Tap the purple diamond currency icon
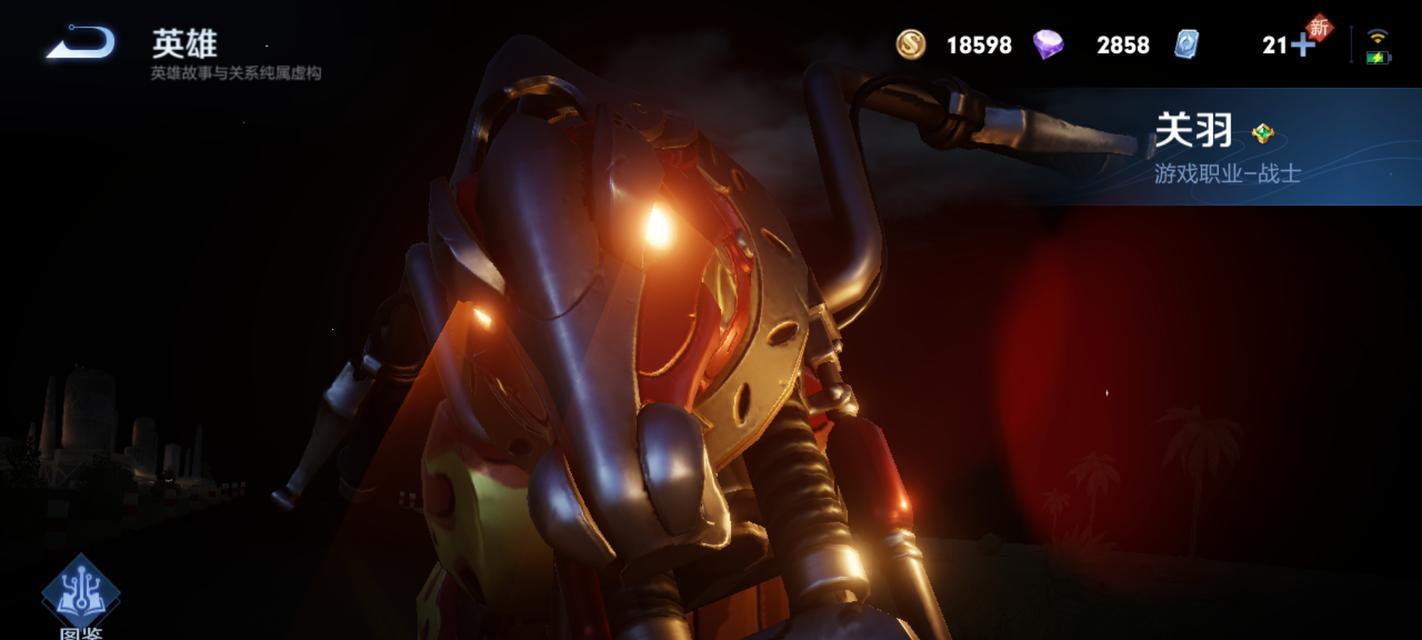1422x640 pixels. 1048,44
